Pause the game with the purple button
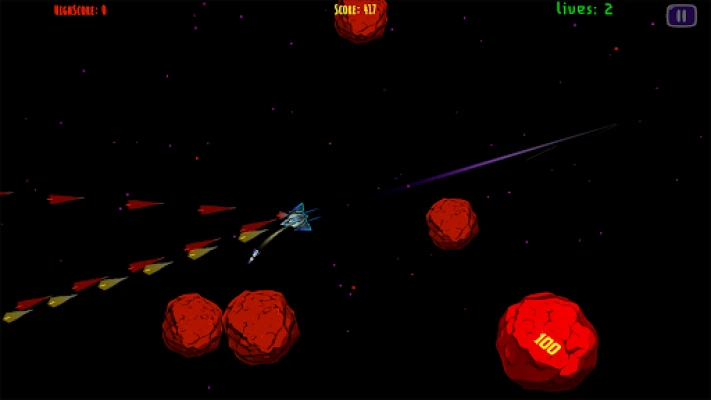The height and width of the screenshot is (400, 711). (681, 15)
